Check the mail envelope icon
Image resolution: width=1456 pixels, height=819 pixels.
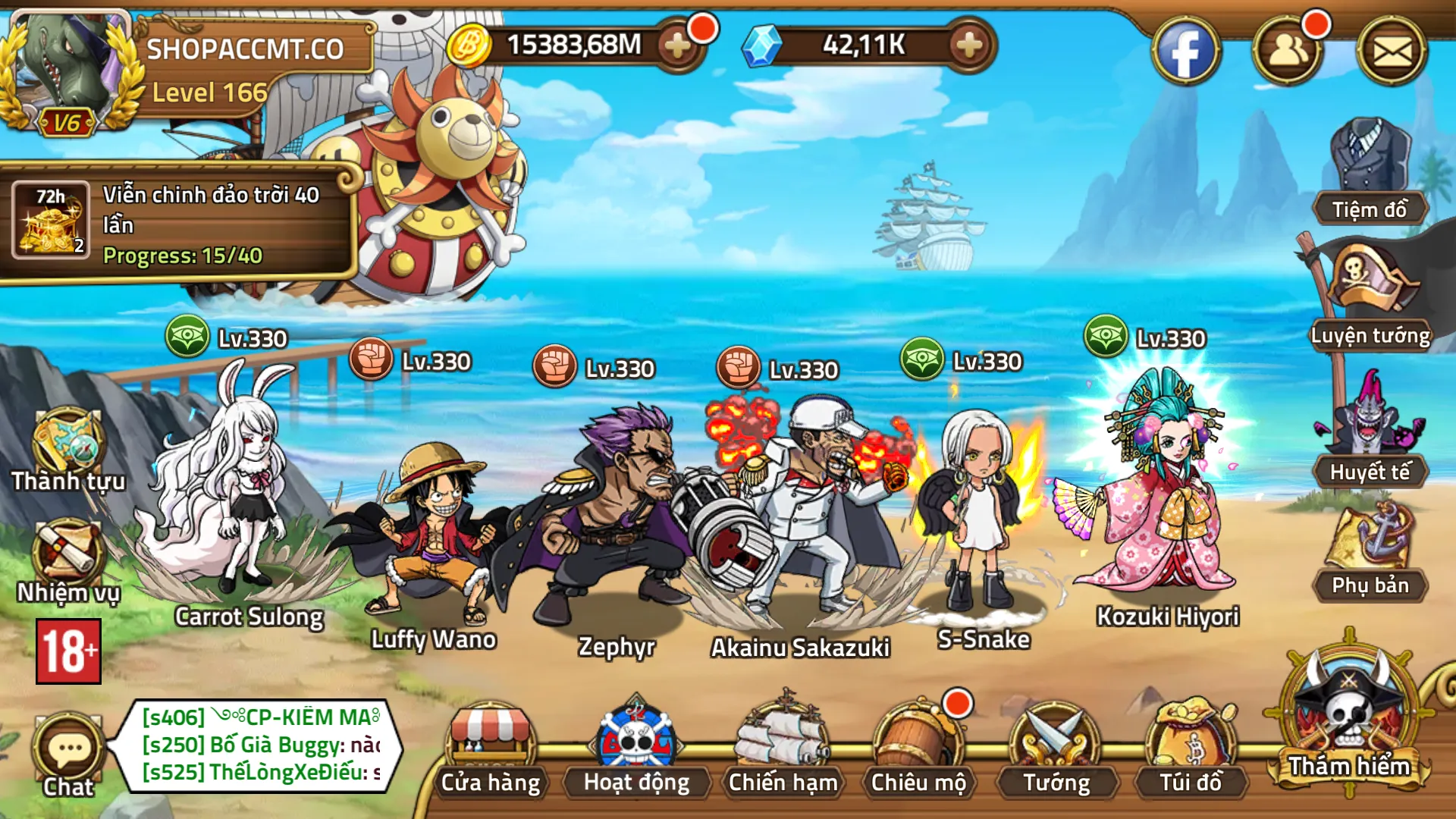[x=1392, y=52]
